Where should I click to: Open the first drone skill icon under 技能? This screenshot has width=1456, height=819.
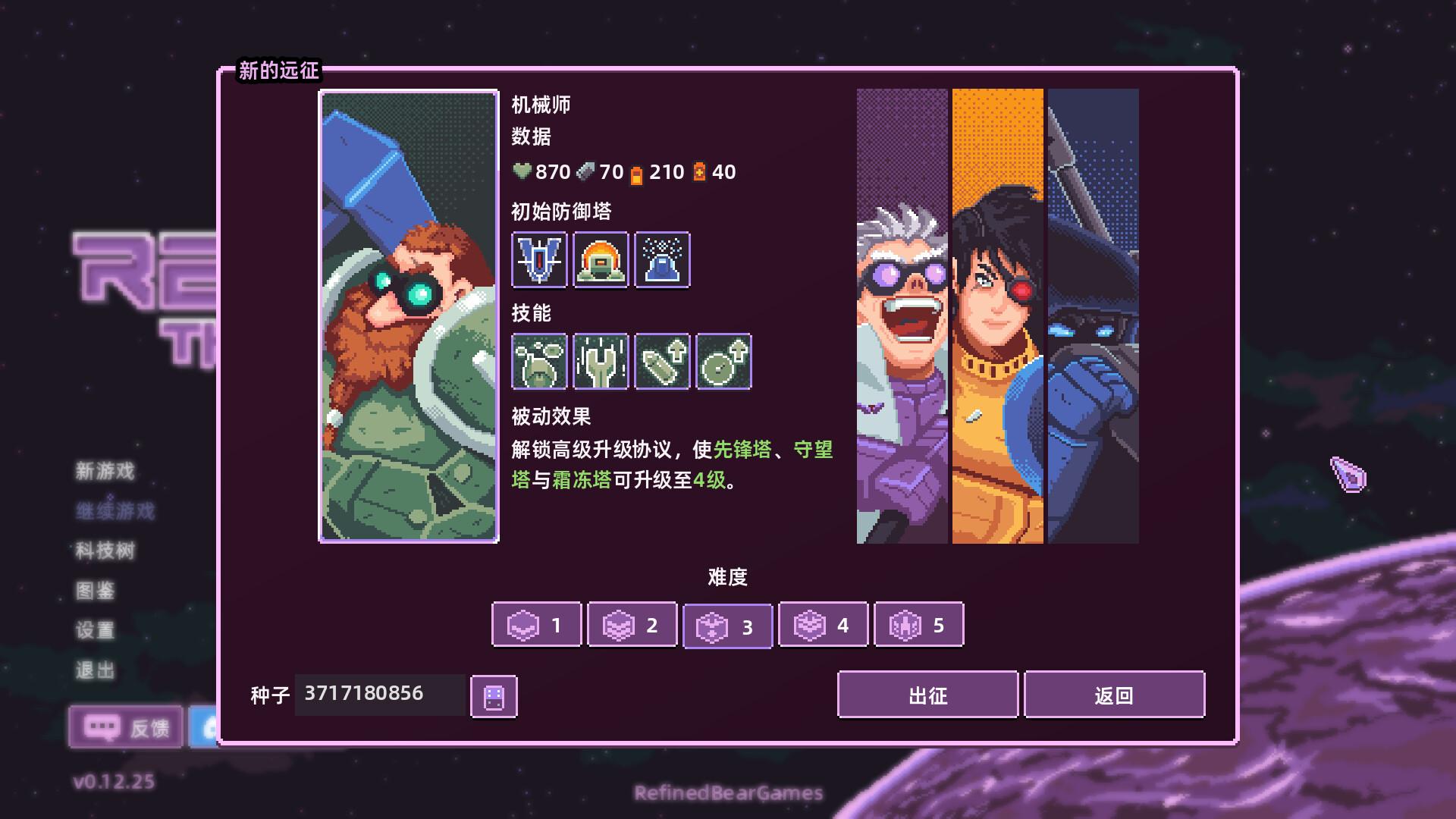point(538,362)
